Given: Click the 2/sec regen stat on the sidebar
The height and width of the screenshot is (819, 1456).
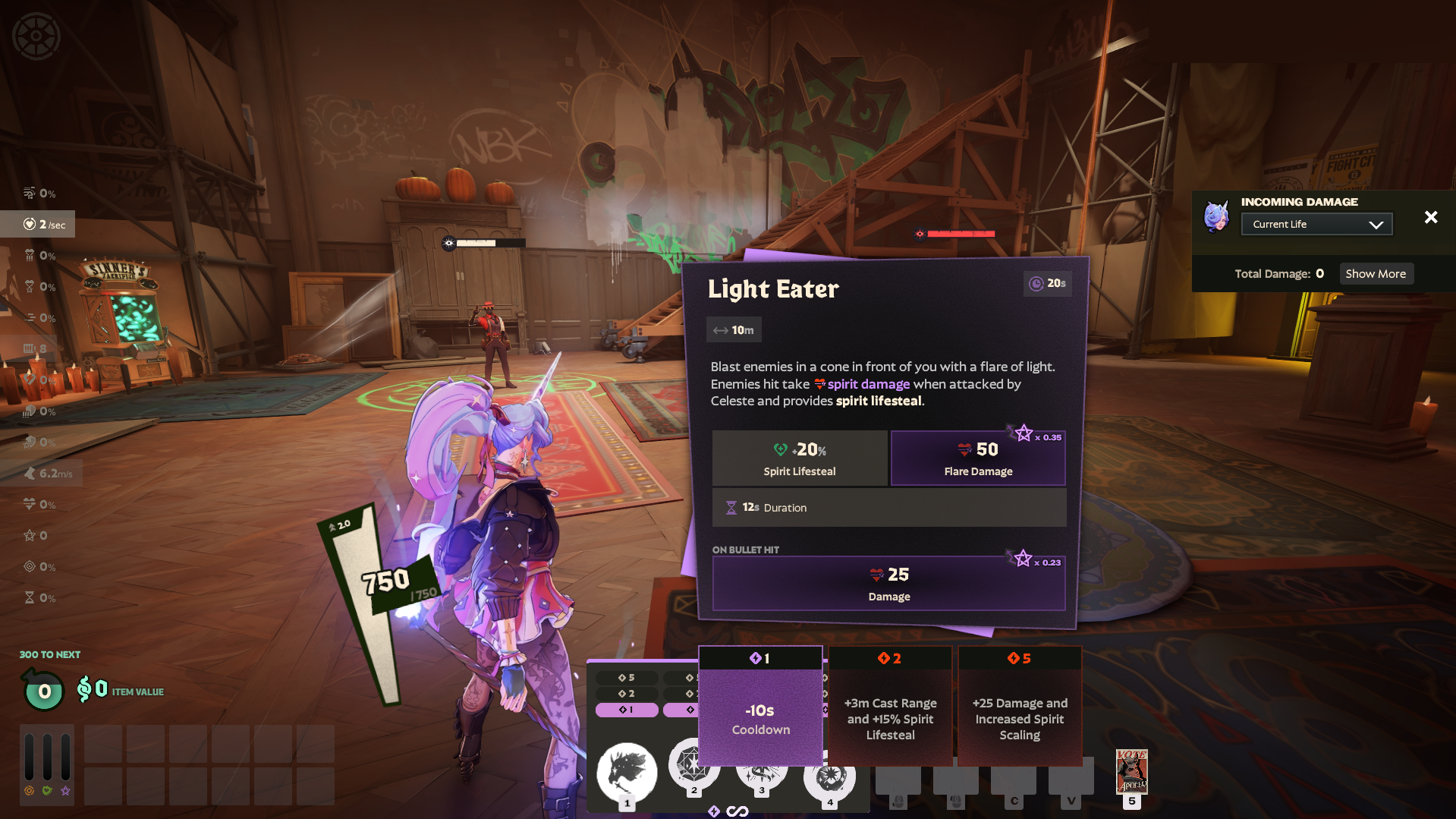Looking at the screenshot, I should pos(39,224).
